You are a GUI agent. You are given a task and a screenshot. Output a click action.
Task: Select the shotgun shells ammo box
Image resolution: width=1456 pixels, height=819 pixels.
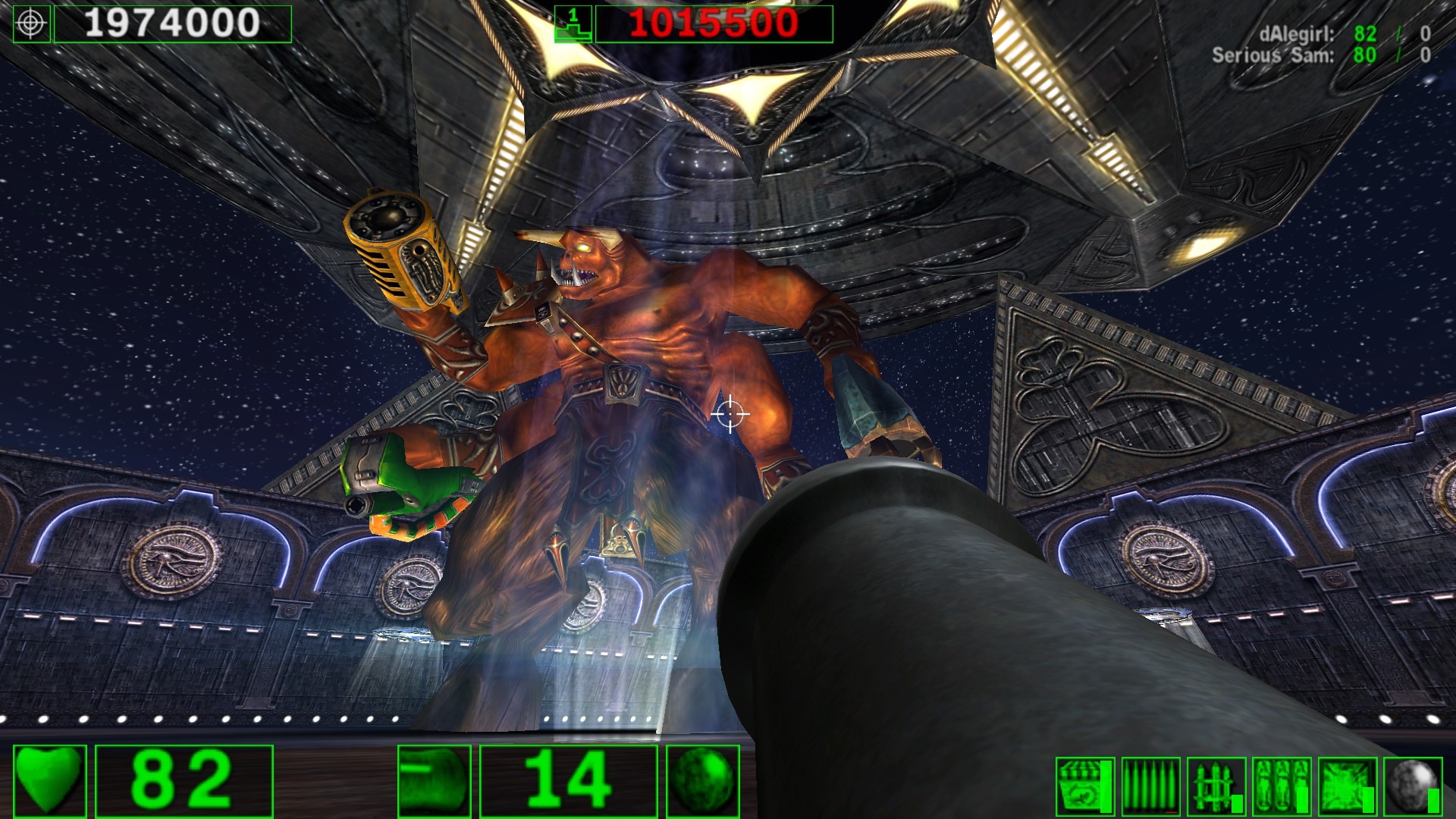(1085, 786)
